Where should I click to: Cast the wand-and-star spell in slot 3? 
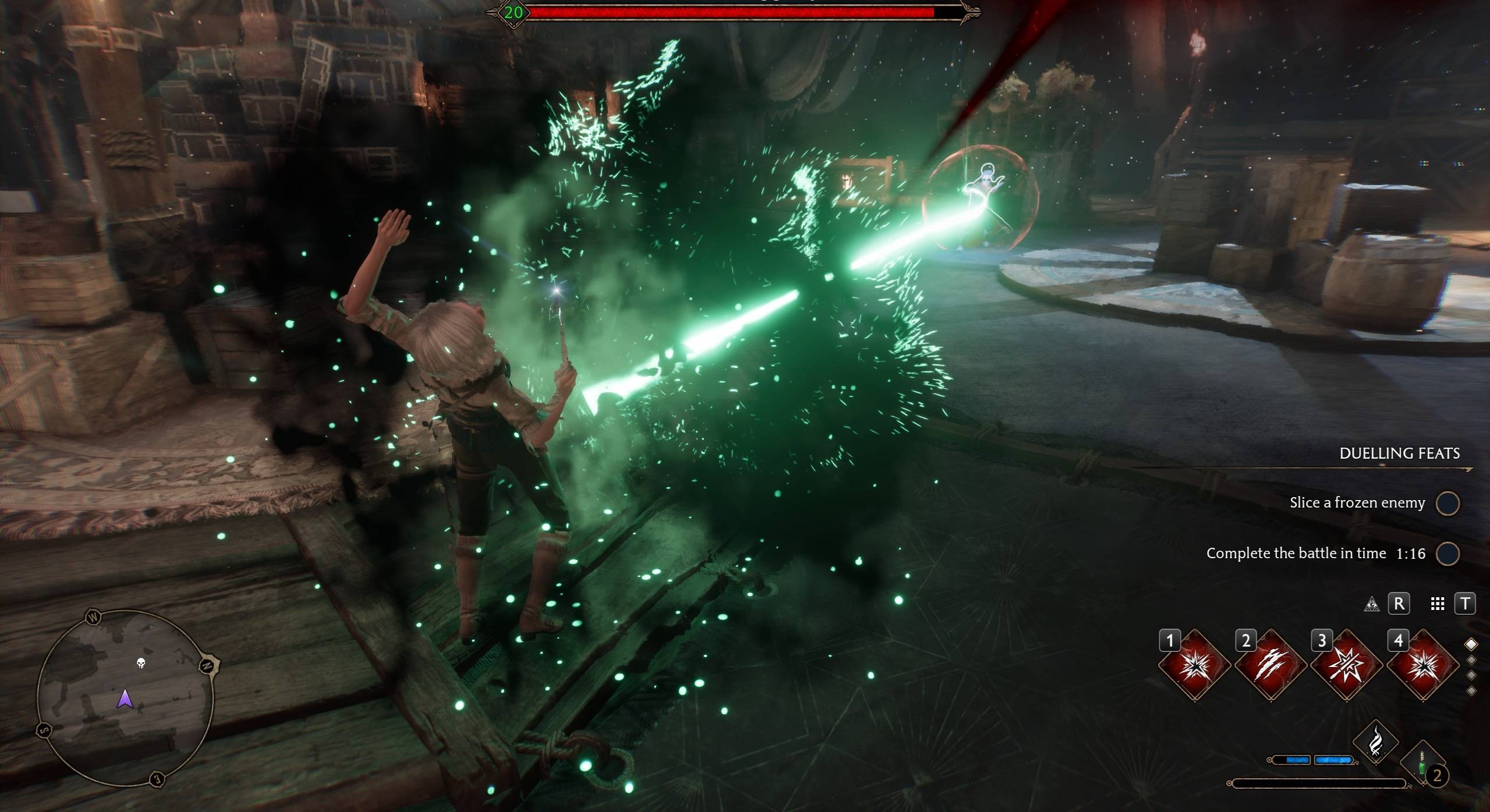click(x=1347, y=665)
